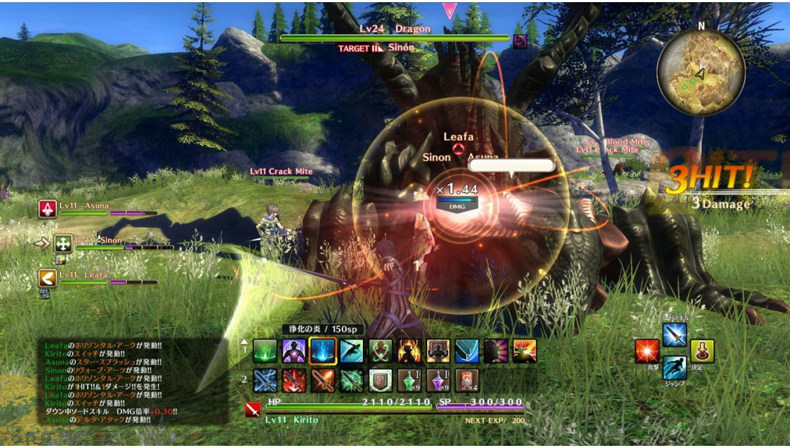Image resolution: width=790 pixels, height=448 pixels.
Task: Activate the purple glowing figure skill
Action: coord(294,350)
